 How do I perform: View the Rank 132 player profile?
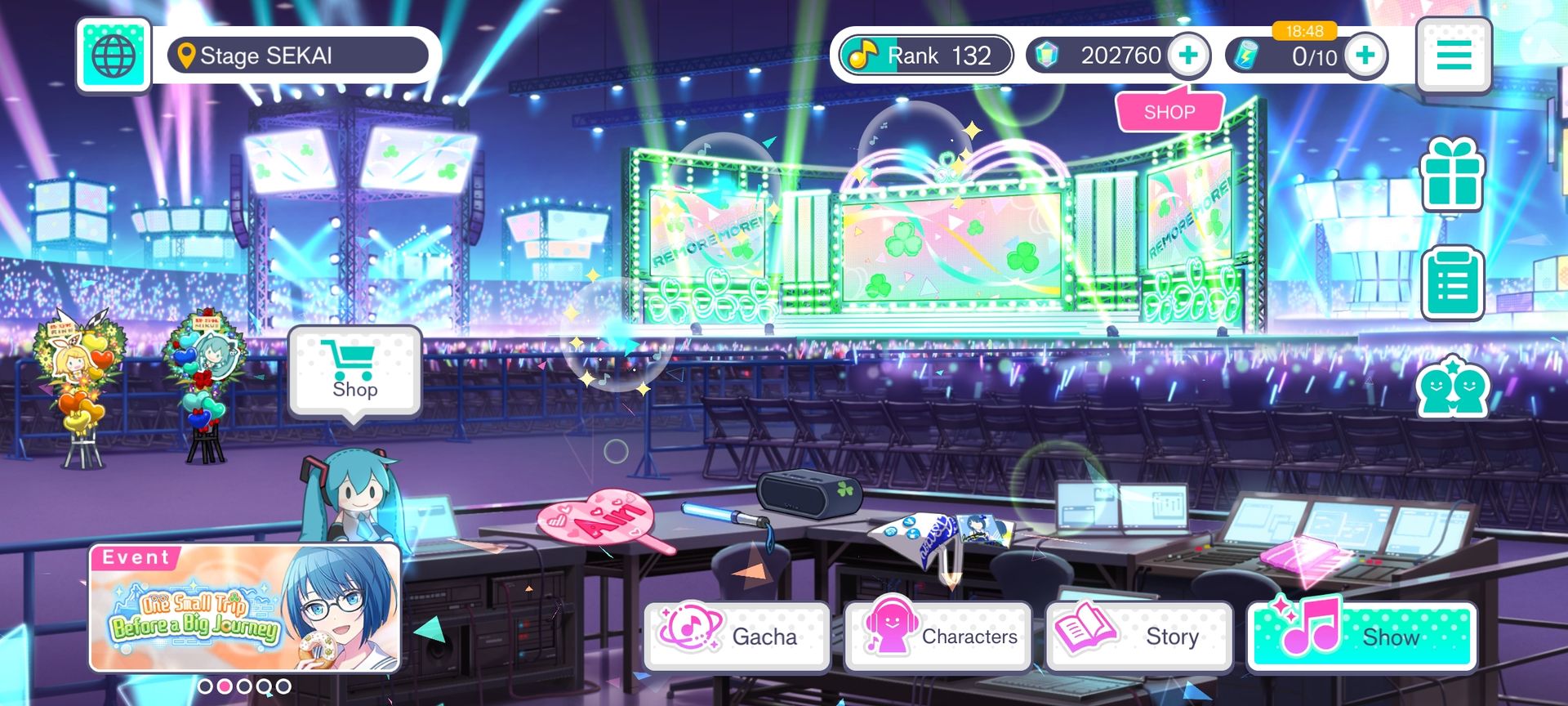click(x=926, y=56)
